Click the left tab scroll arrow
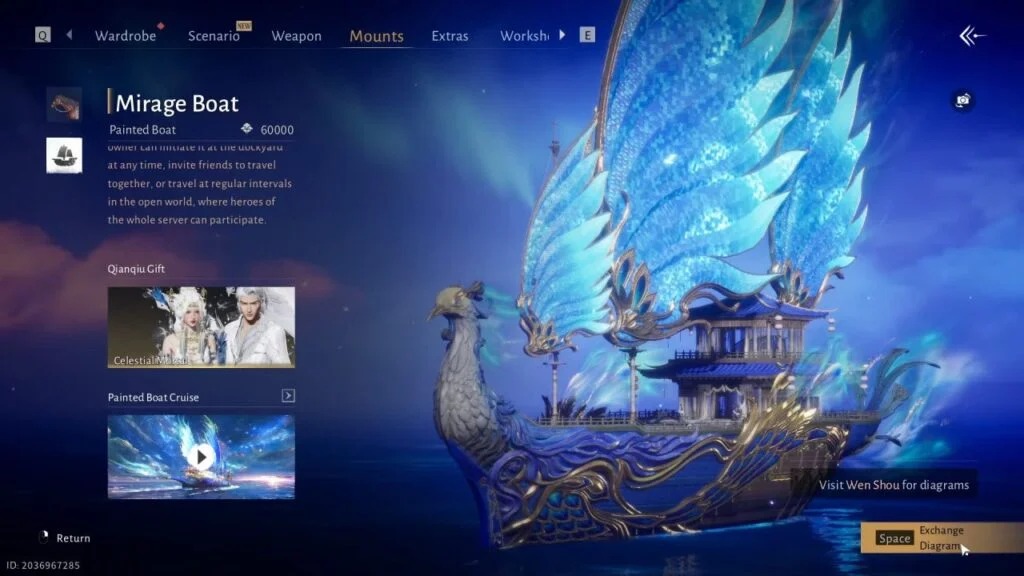The width and height of the screenshot is (1024, 576). tap(69, 35)
